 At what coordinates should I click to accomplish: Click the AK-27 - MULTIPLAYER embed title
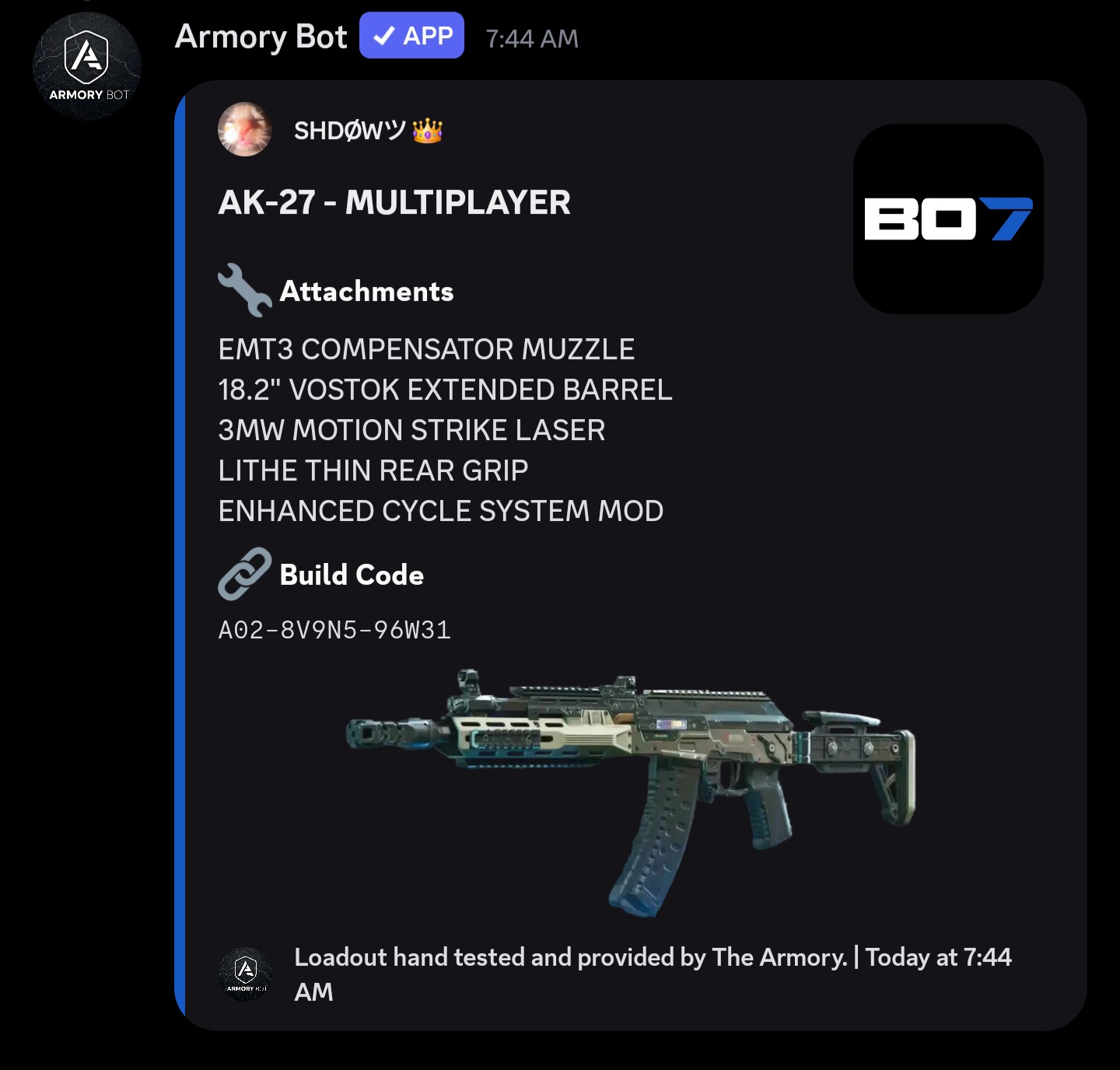pyautogui.click(x=394, y=203)
